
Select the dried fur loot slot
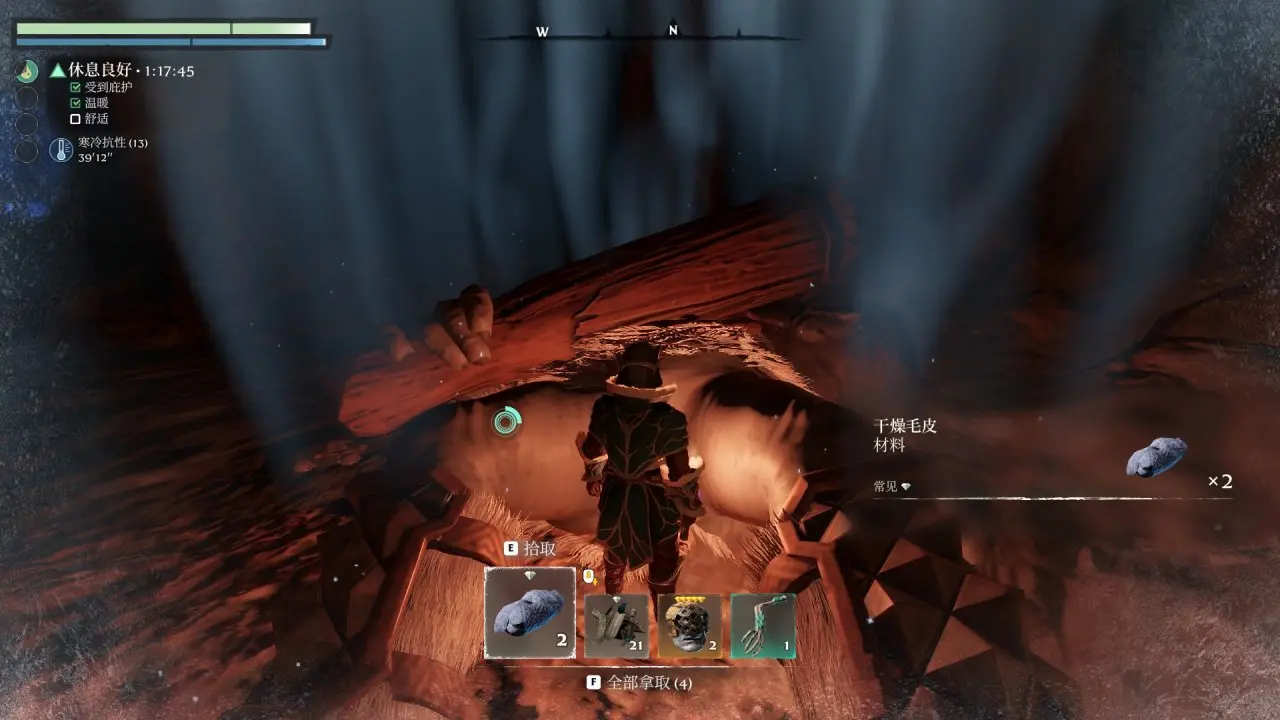(x=530, y=613)
